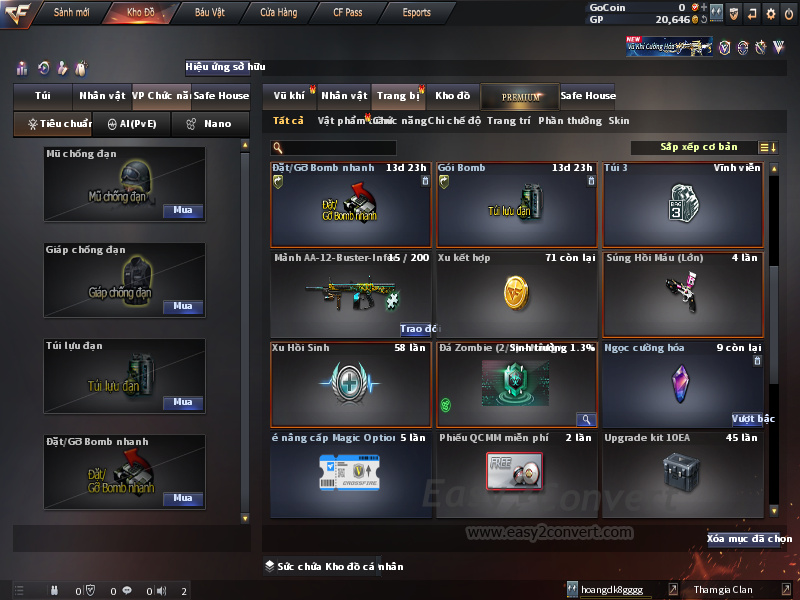Open the Cửa Hàng shop
Viewport: 800px width, 600px height.
(x=278, y=13)
